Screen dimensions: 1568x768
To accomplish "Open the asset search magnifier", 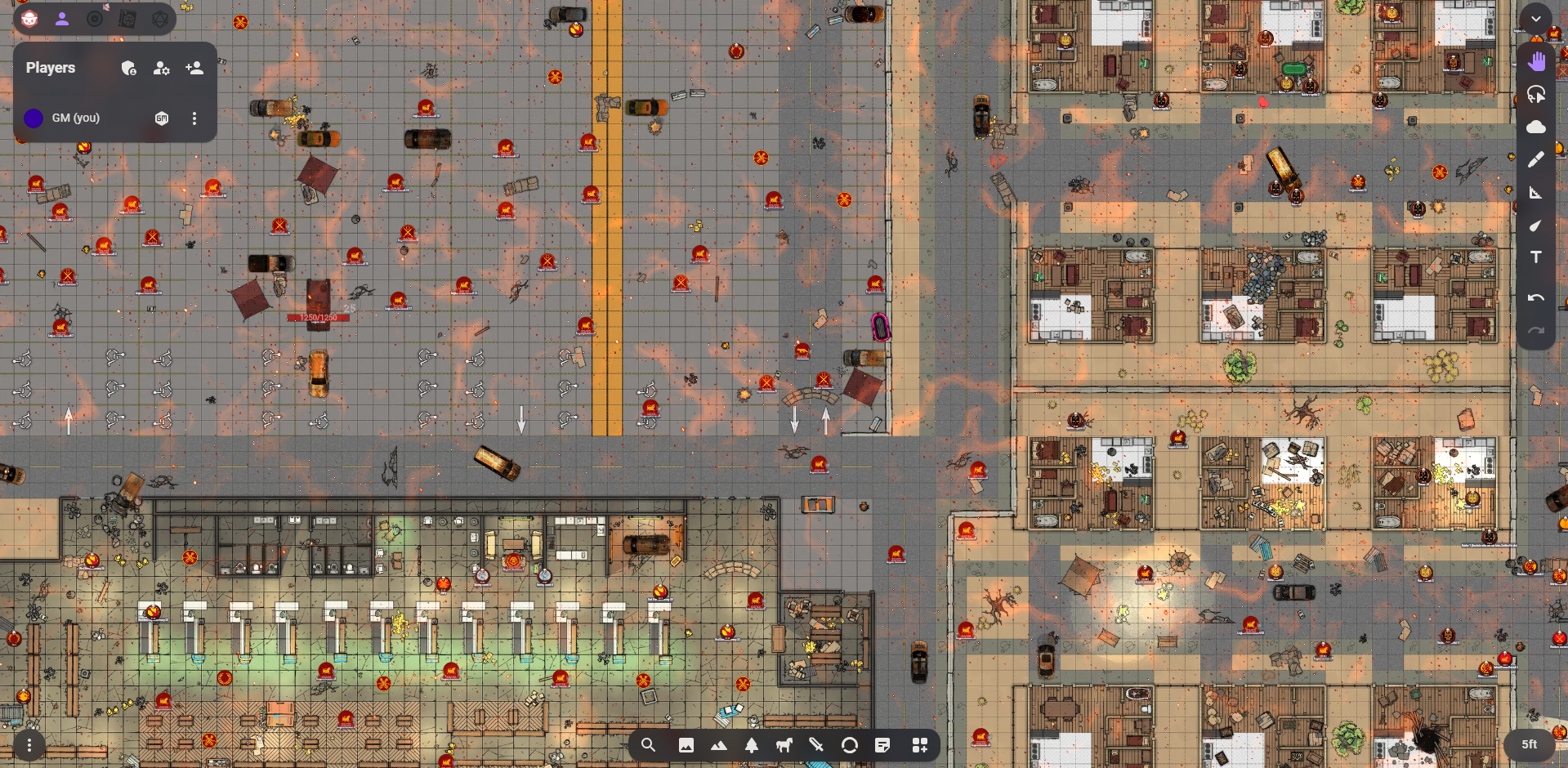I will [x=648, y=745].
